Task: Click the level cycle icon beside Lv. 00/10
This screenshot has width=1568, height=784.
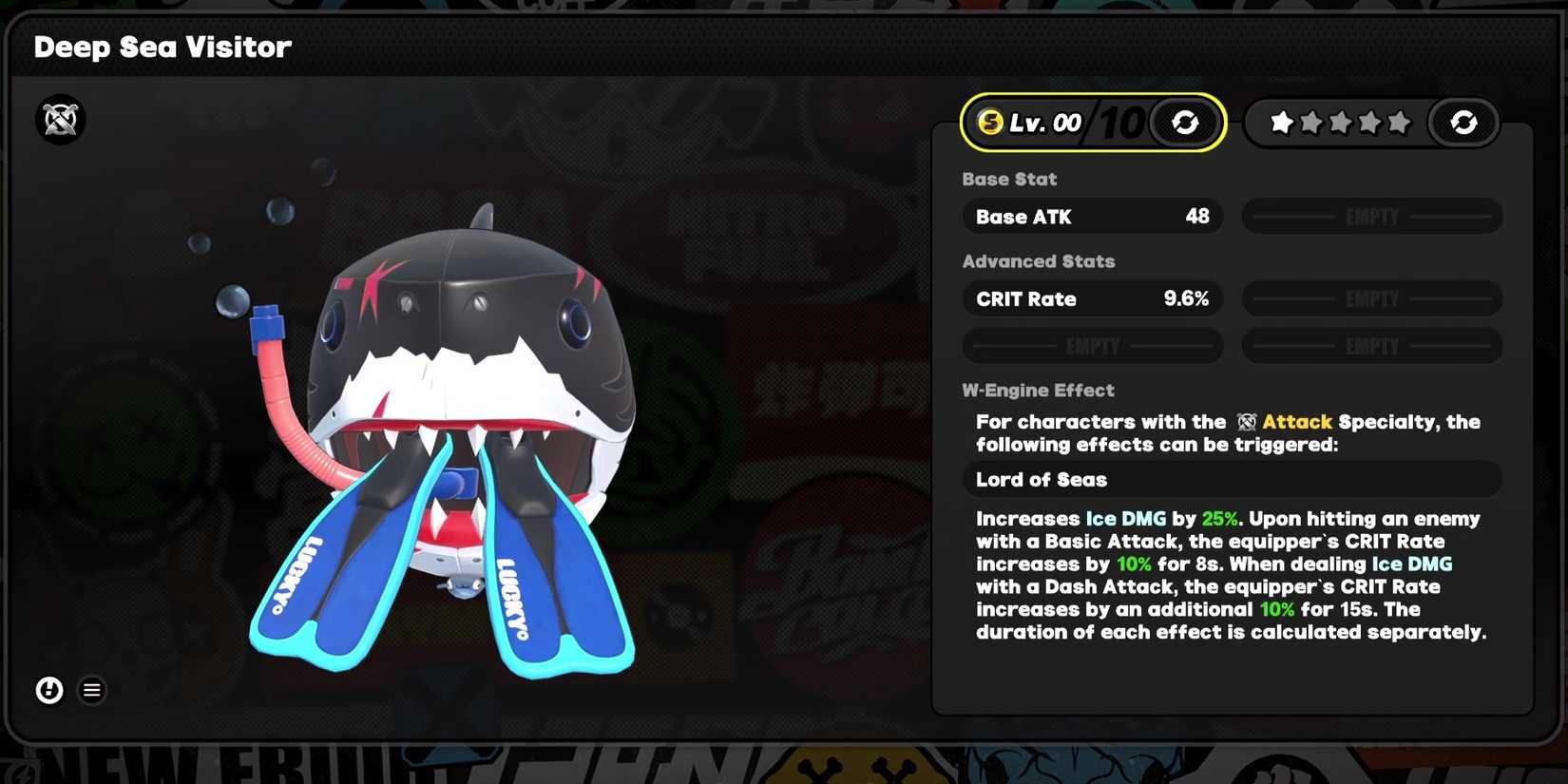Action: (1185, 122)
